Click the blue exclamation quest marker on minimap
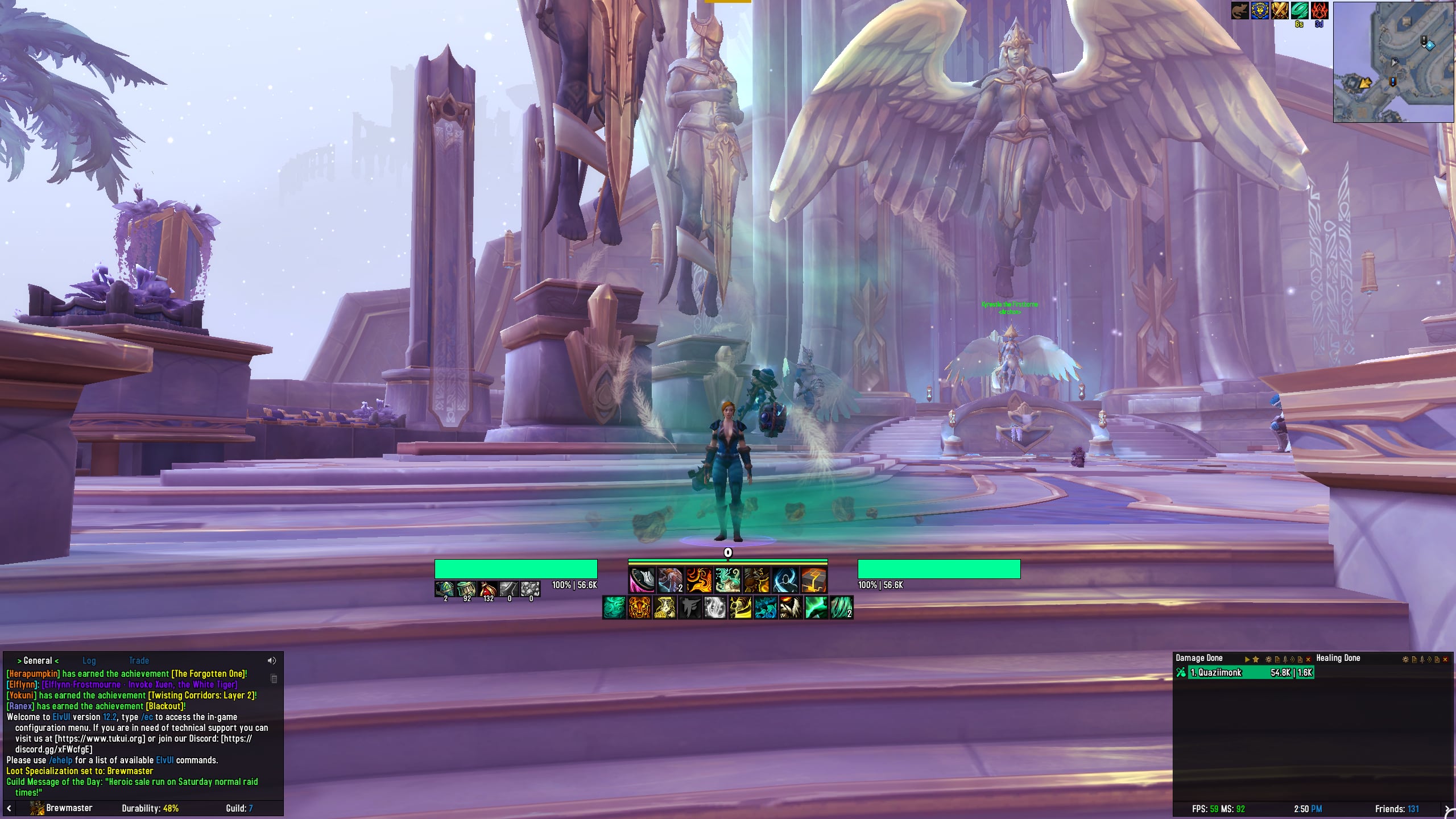This screenshot has height=819, width=1456. click(1392, 82)
